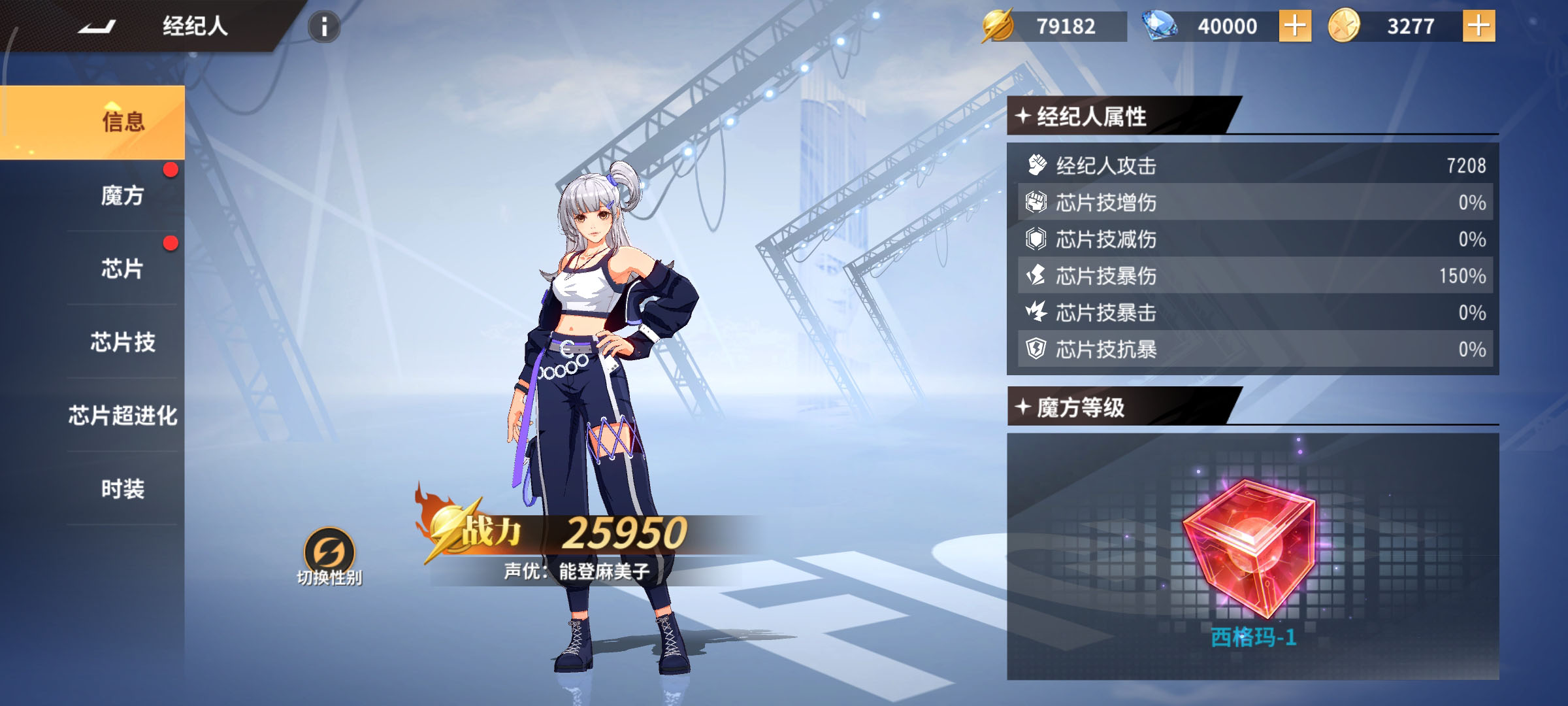The image size is (1568, 706).
Task: Add more diamonds with plus button
Action: 1294,26
